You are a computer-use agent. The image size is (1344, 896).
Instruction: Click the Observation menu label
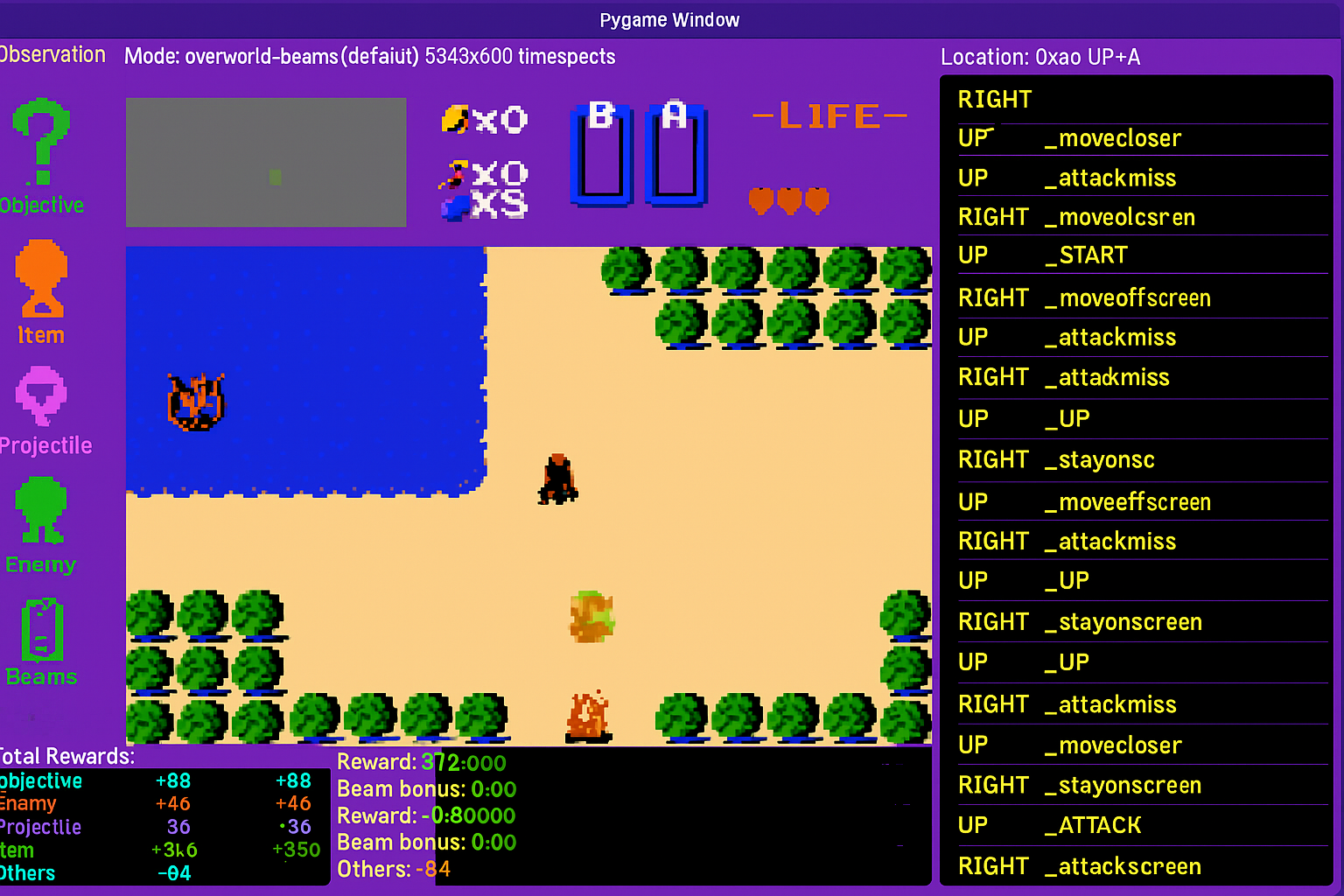click(x=52, y=54)
